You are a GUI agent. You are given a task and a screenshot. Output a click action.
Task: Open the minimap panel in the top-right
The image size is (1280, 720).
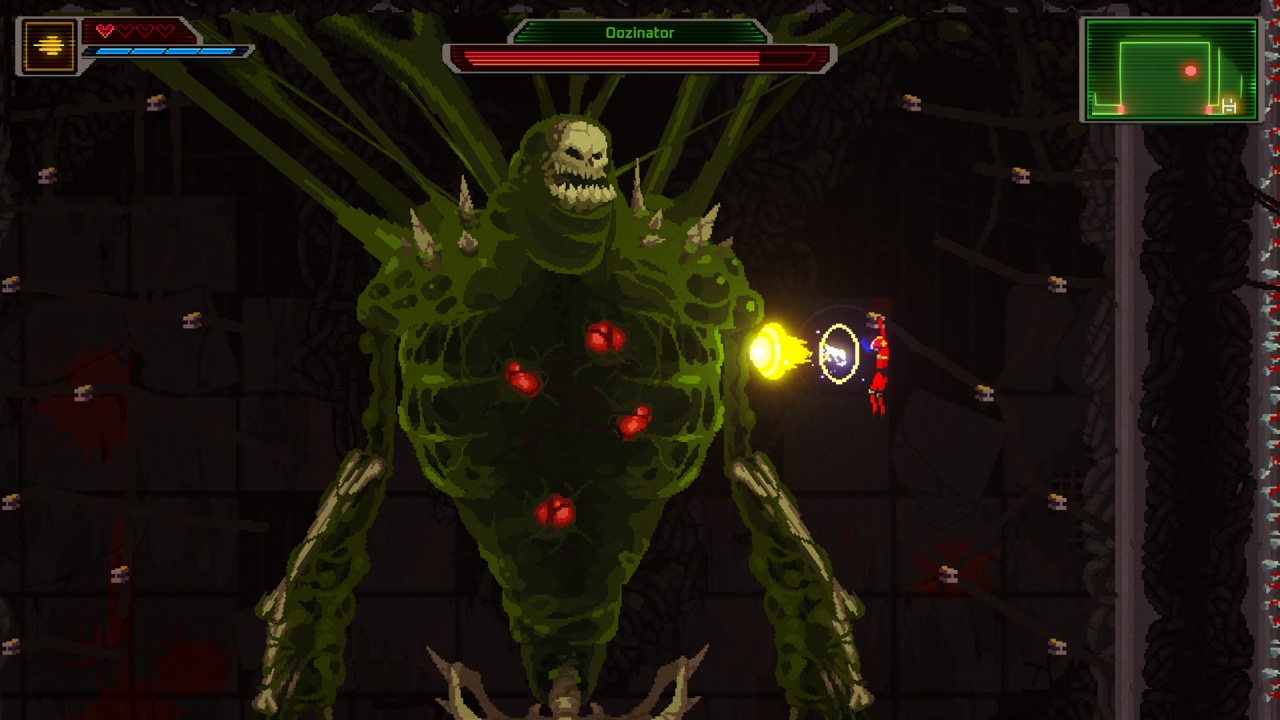tap(1170, 70)
